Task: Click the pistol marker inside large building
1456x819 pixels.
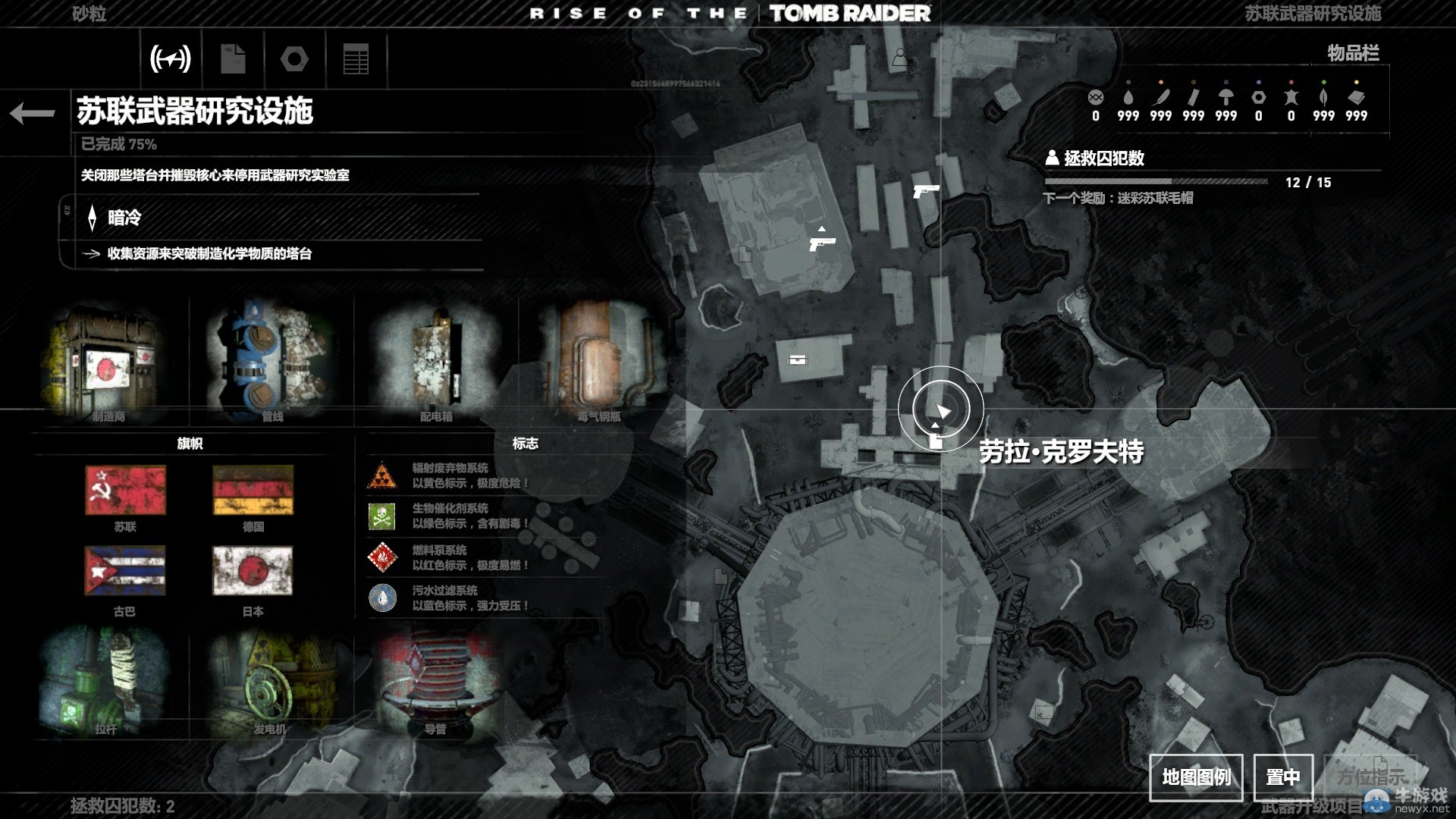Action: tap(821, 243)
